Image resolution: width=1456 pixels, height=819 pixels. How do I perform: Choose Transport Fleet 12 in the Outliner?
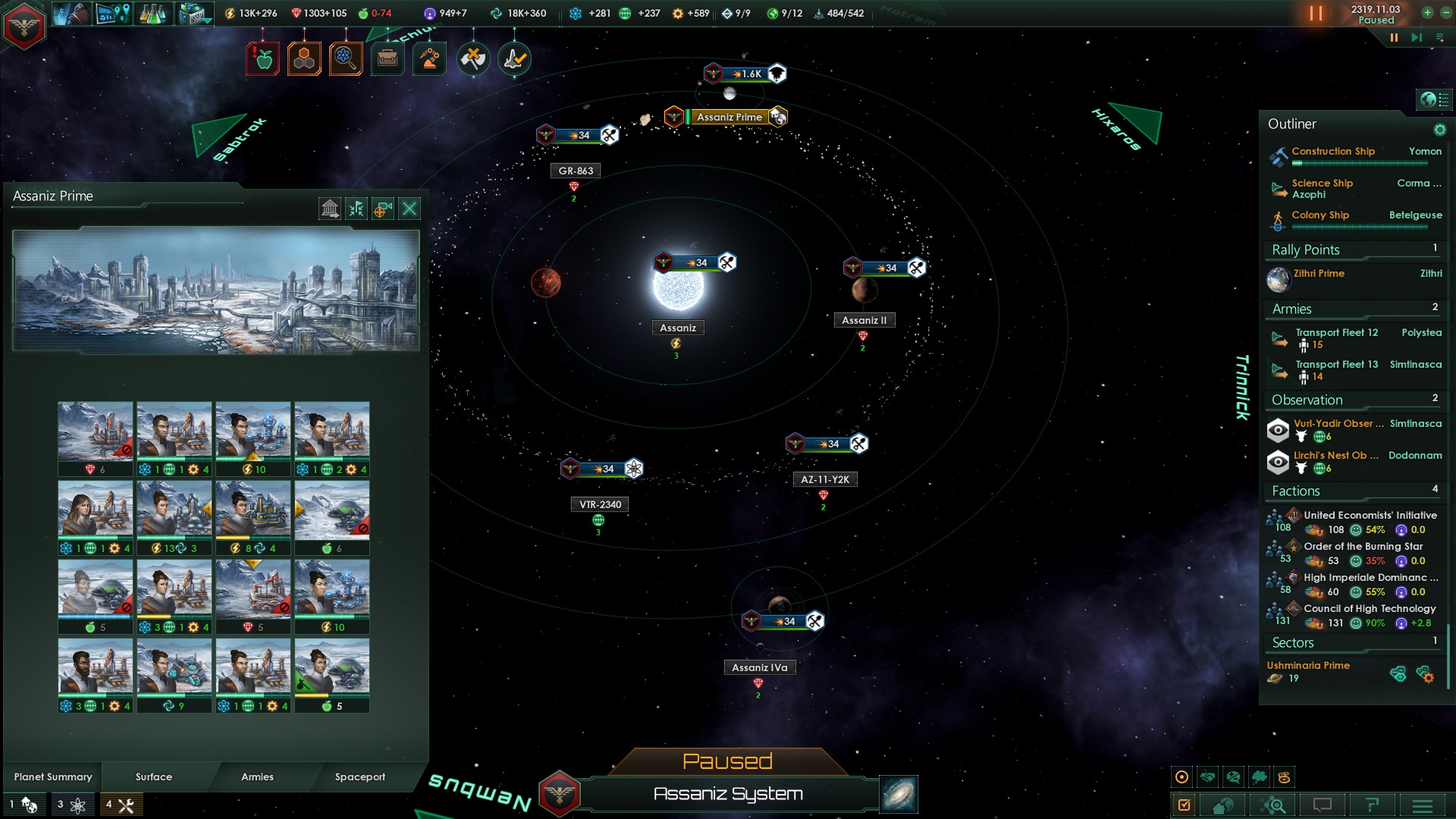point(1336,333)
